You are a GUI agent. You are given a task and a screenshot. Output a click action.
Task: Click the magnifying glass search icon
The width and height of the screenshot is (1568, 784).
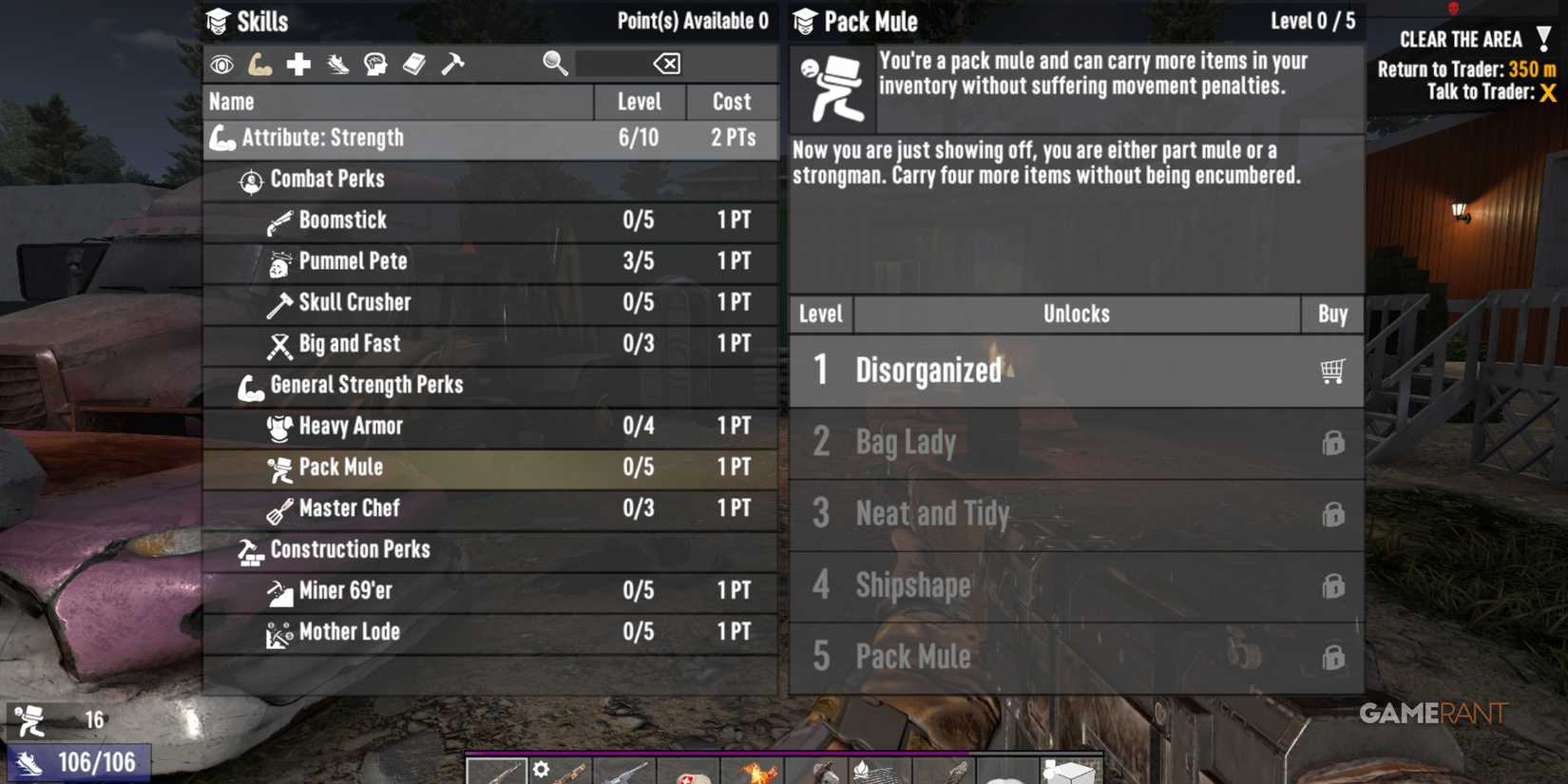[x=551, y=63]
